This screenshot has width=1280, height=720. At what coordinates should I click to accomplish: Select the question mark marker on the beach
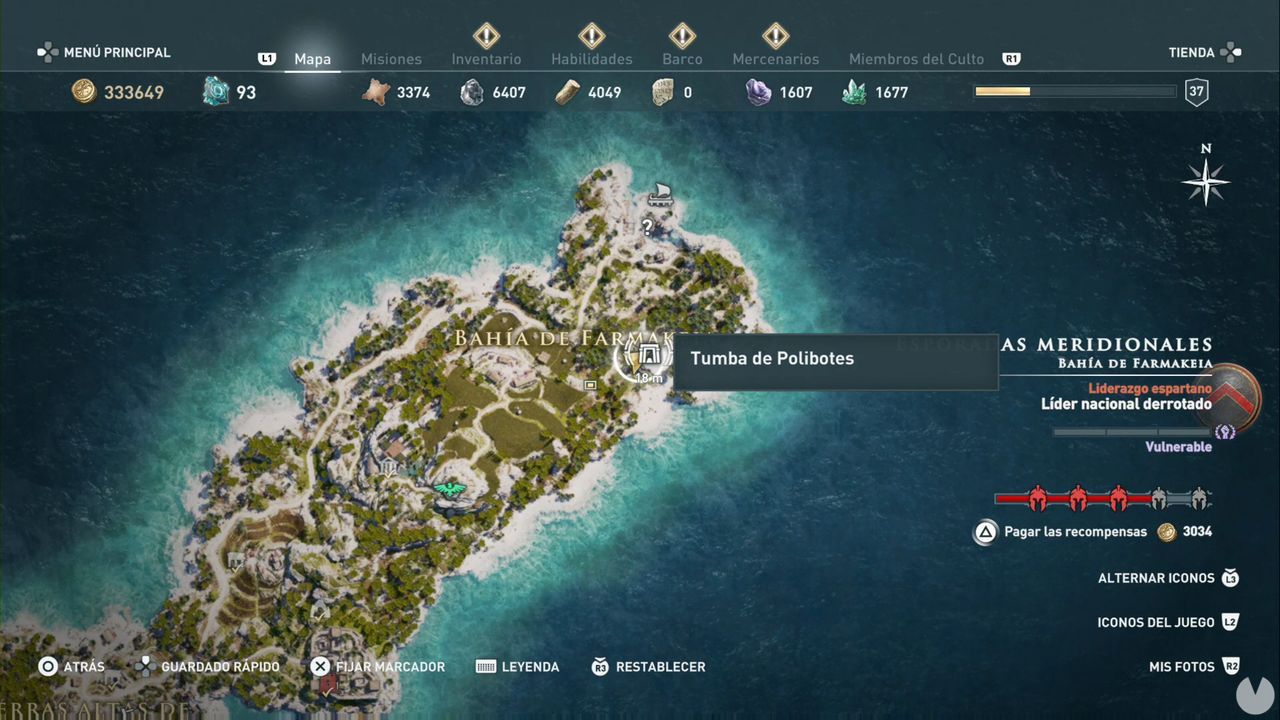click(646, 227)
